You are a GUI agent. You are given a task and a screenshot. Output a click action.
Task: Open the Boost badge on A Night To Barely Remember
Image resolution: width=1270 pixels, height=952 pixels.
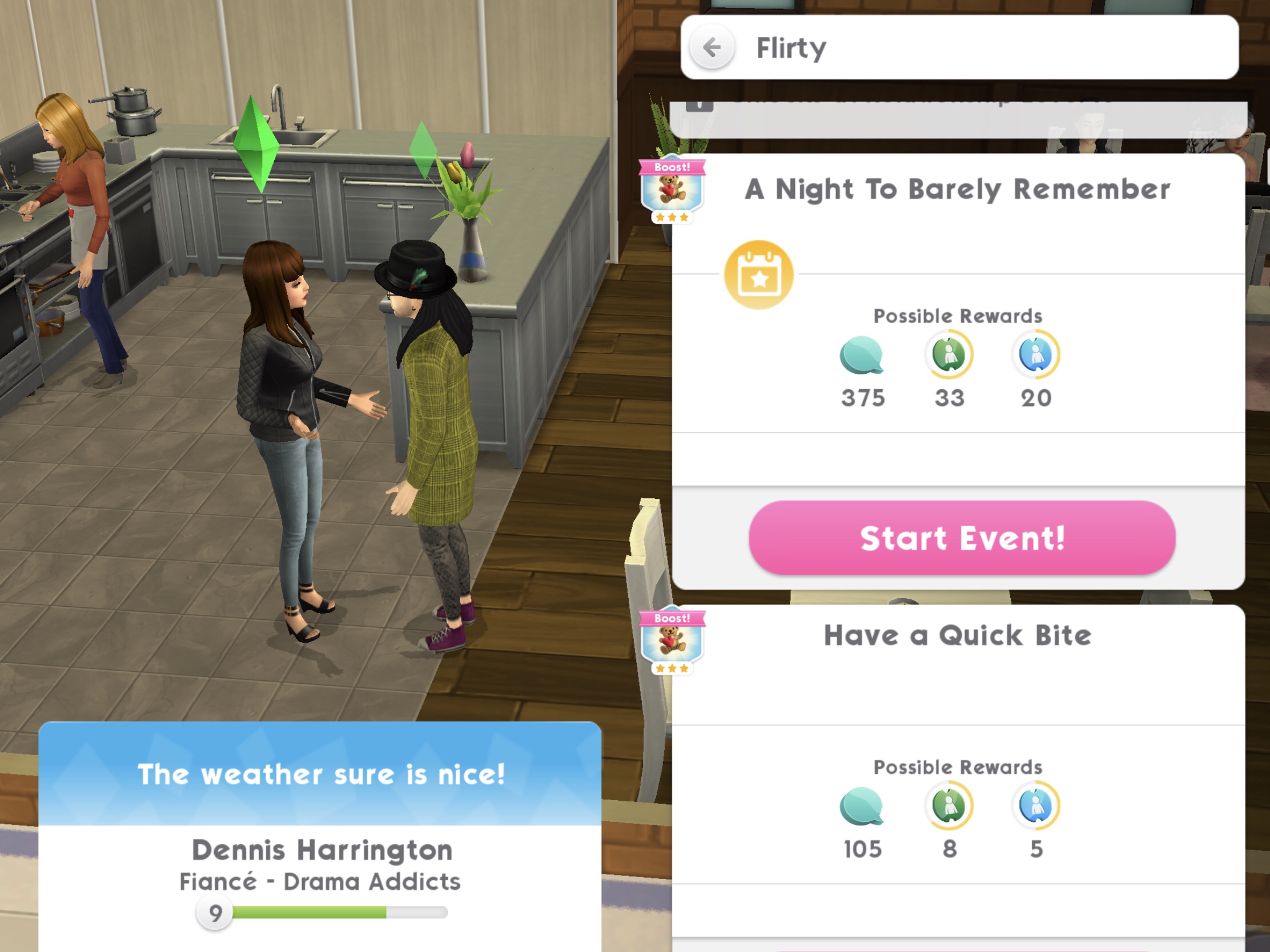tap(672, 189)
